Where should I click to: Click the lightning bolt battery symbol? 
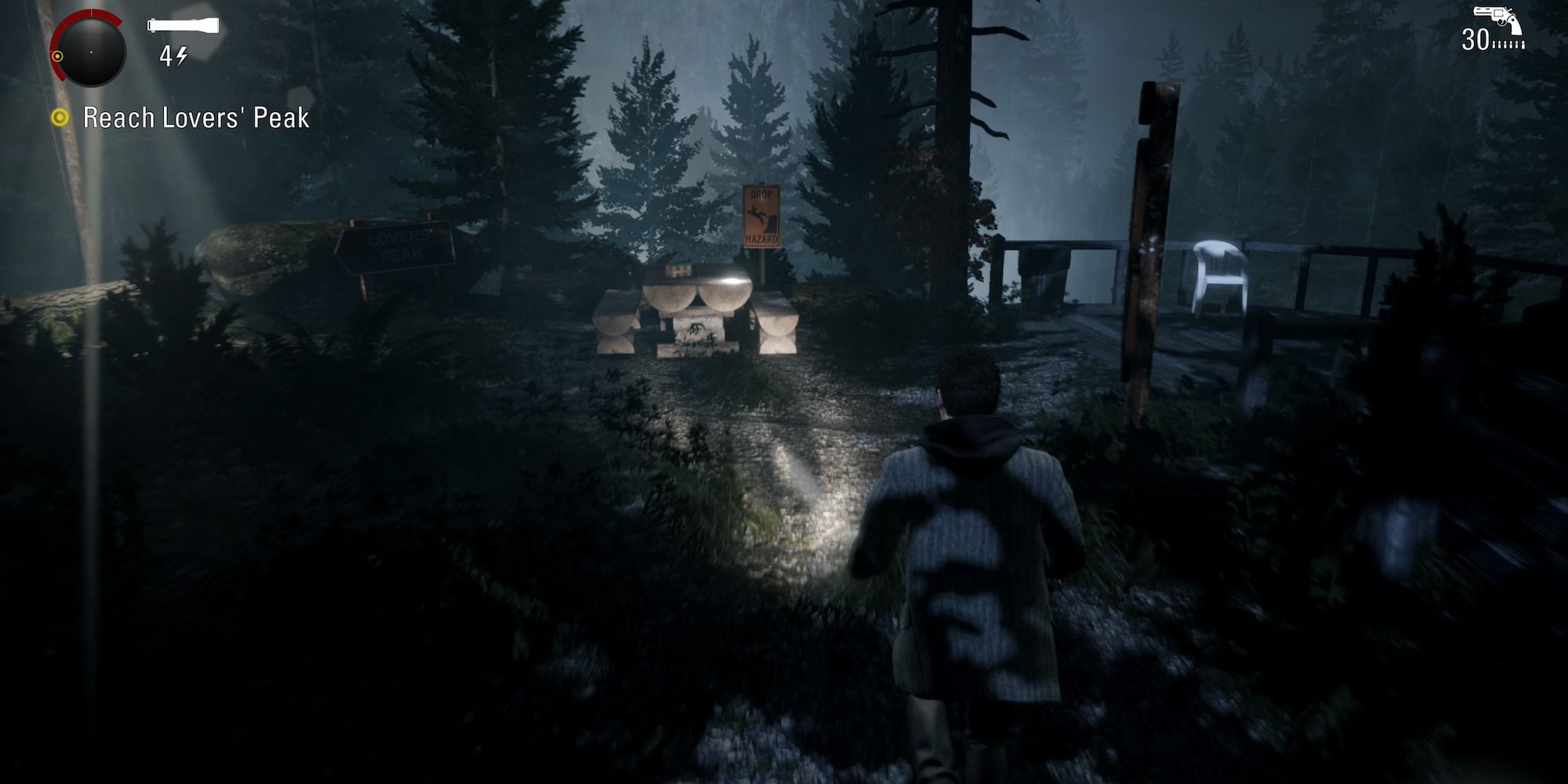(x=182, y=56)
